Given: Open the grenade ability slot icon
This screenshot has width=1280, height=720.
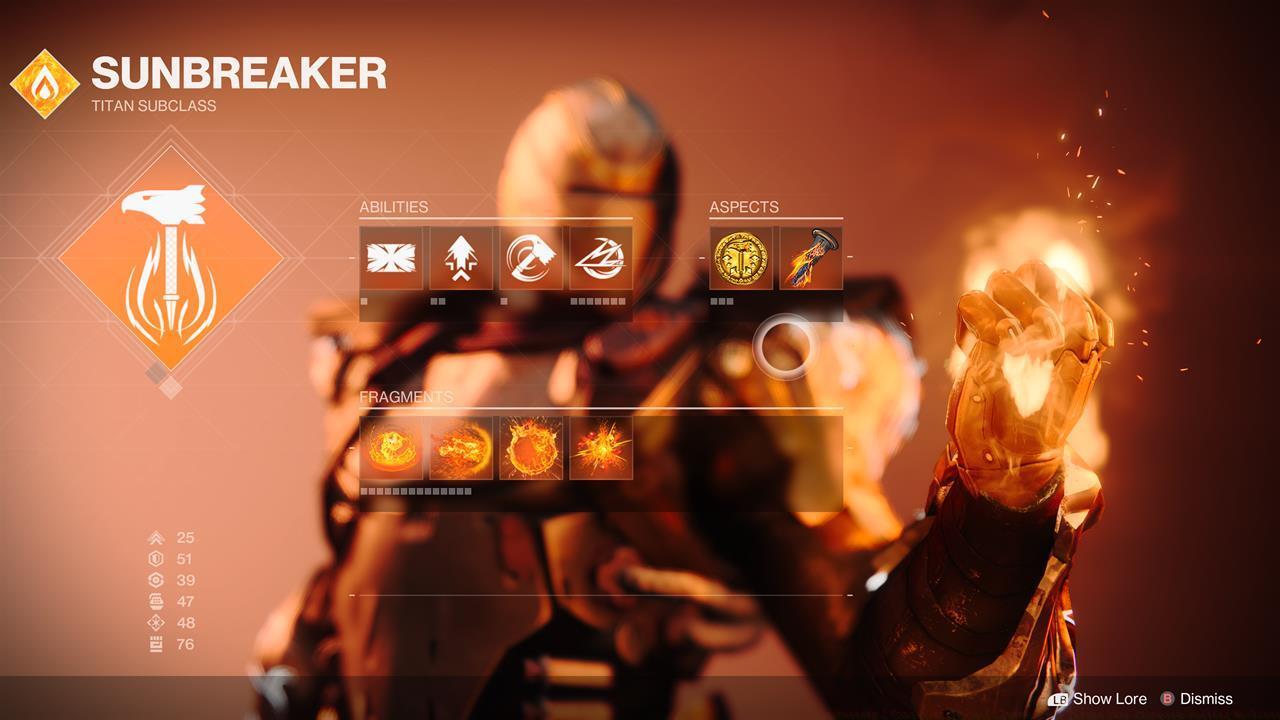Looking at the screenshot, I should 601,257.
